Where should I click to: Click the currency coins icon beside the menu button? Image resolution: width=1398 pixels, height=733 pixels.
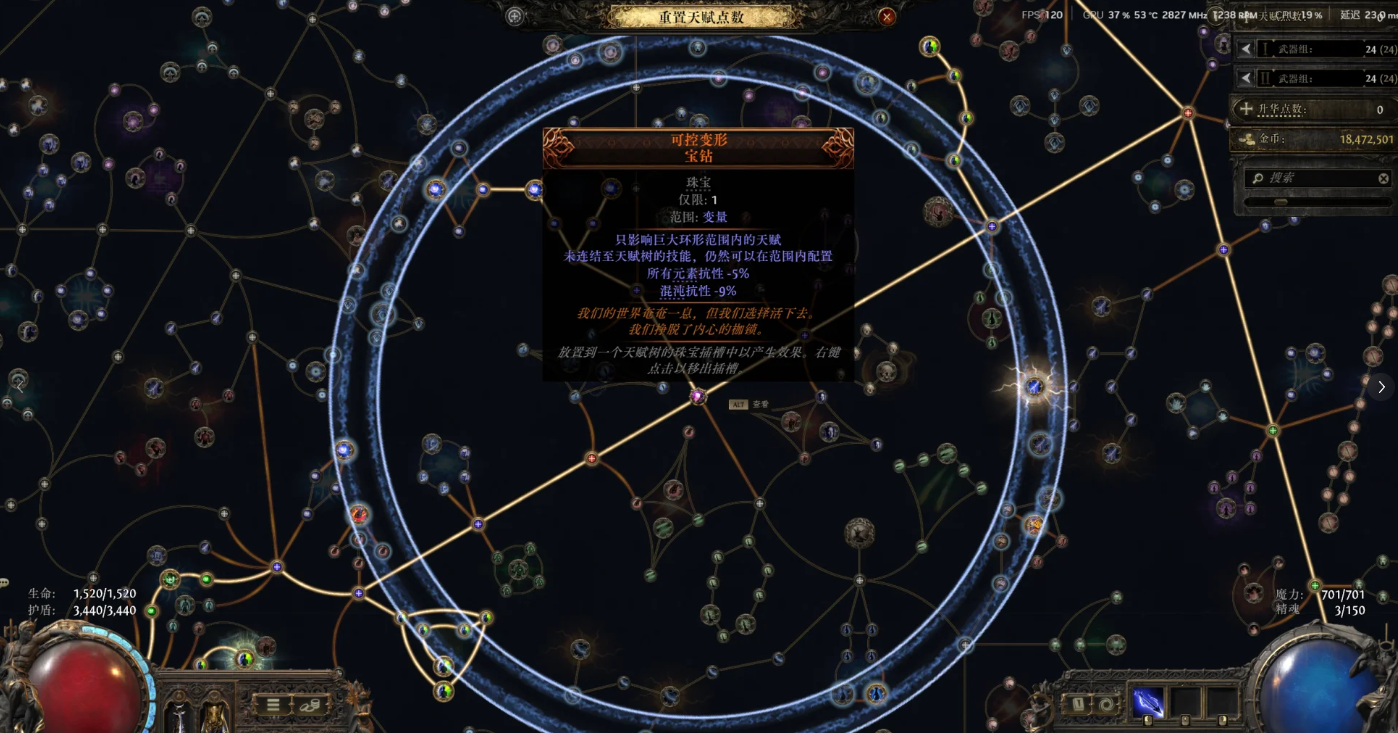pos(310,706)
